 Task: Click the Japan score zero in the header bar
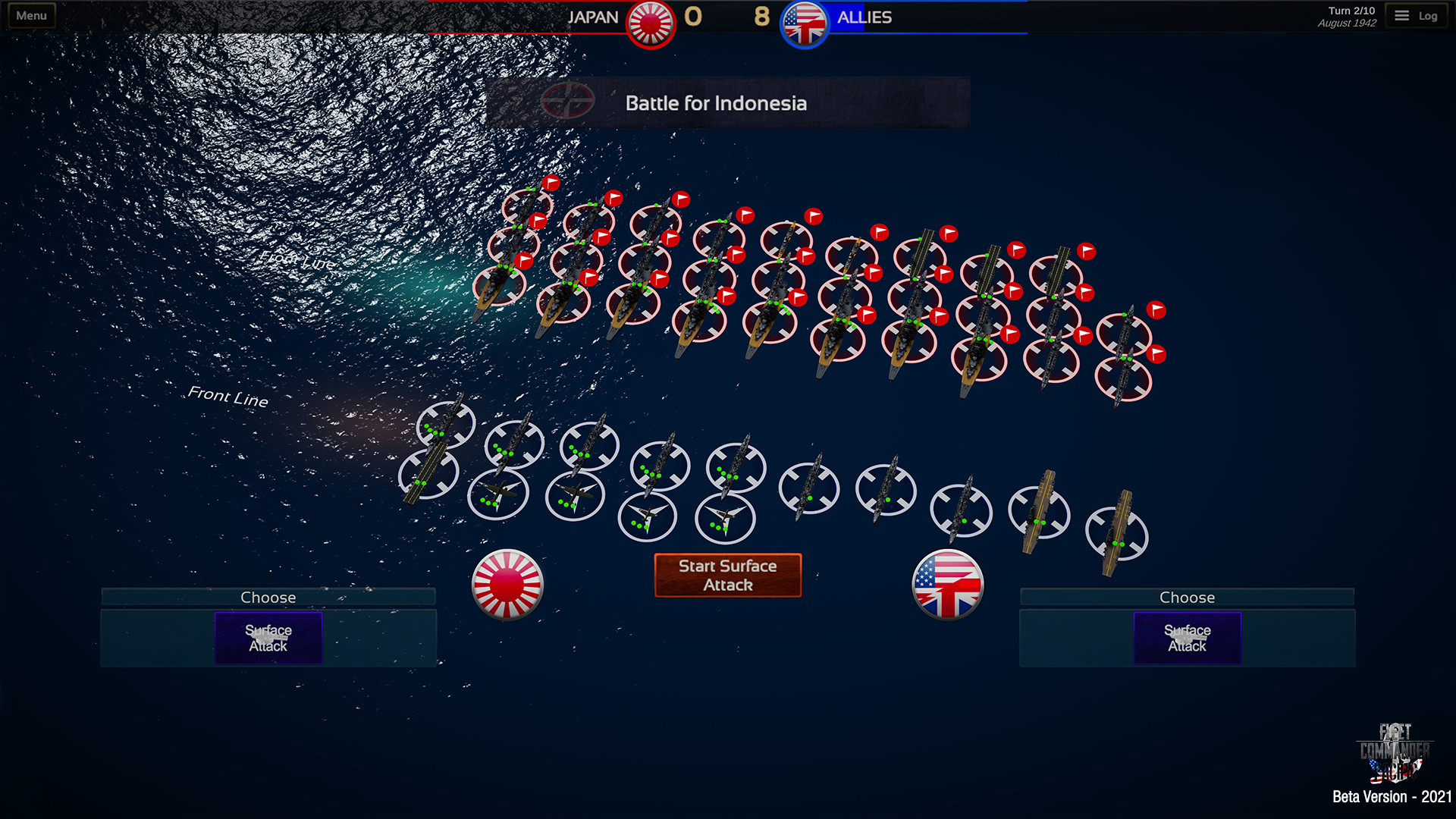[x=692, y=17]
